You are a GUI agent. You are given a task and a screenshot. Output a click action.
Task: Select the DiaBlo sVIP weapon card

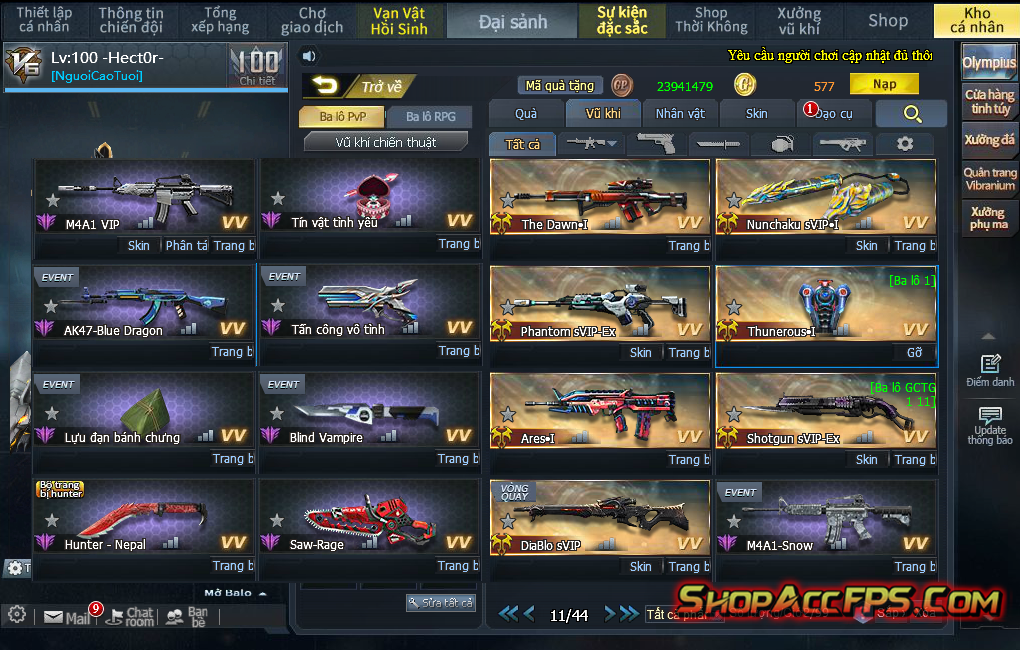(600, 519)
